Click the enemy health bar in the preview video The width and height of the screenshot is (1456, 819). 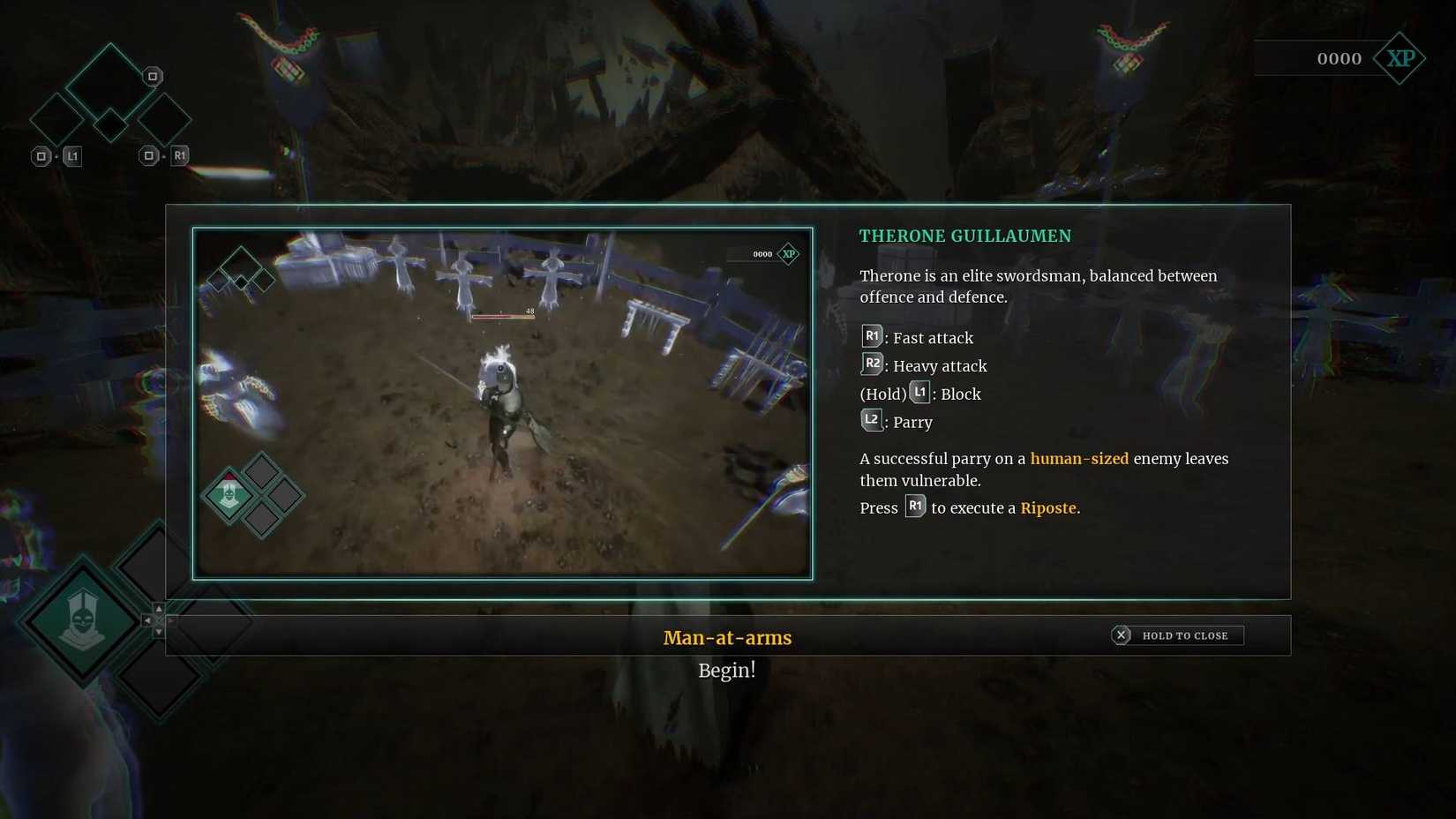click(504, 314)
